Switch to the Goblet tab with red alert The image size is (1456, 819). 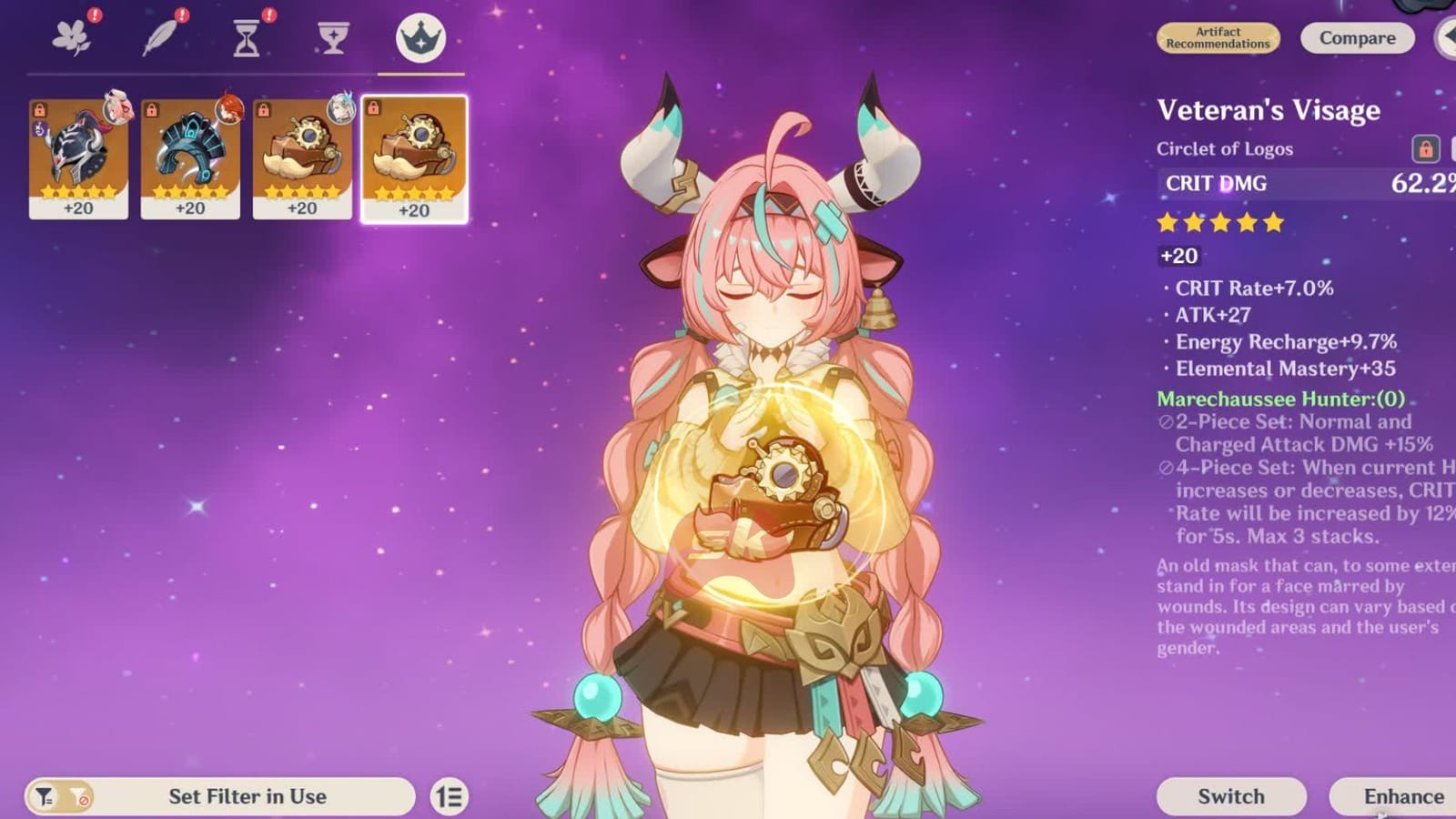click(333, 36)
